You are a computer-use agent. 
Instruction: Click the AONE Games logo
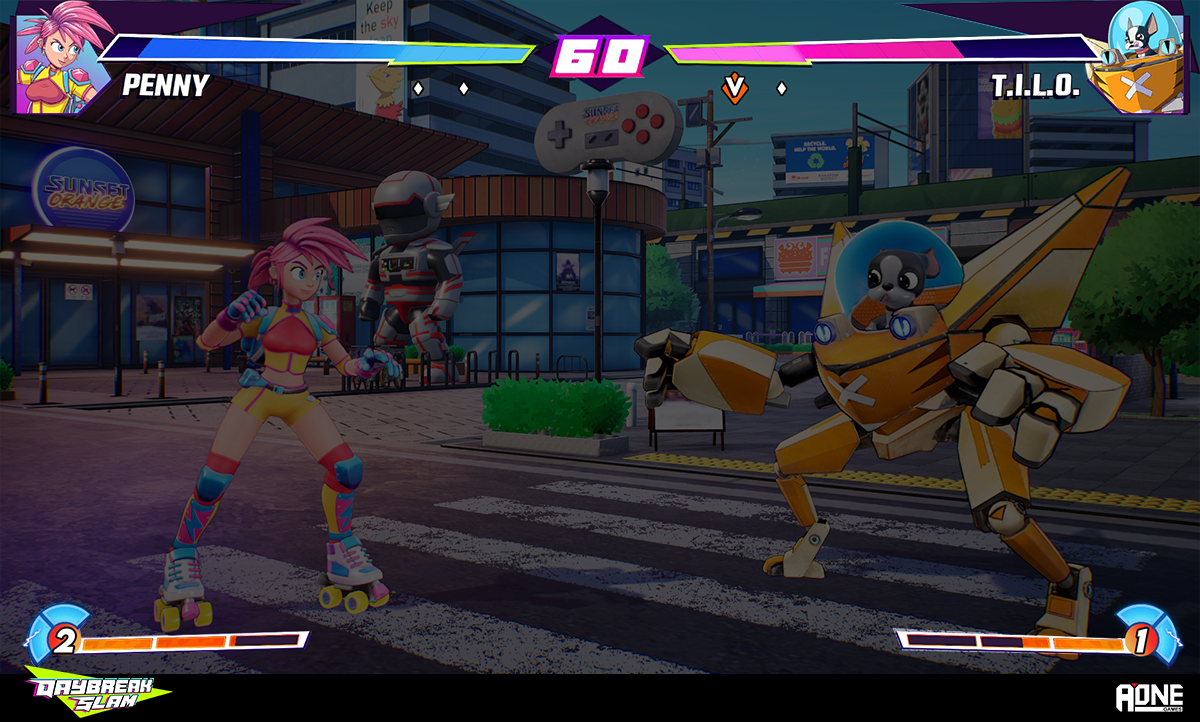[x=1149, y=697]
